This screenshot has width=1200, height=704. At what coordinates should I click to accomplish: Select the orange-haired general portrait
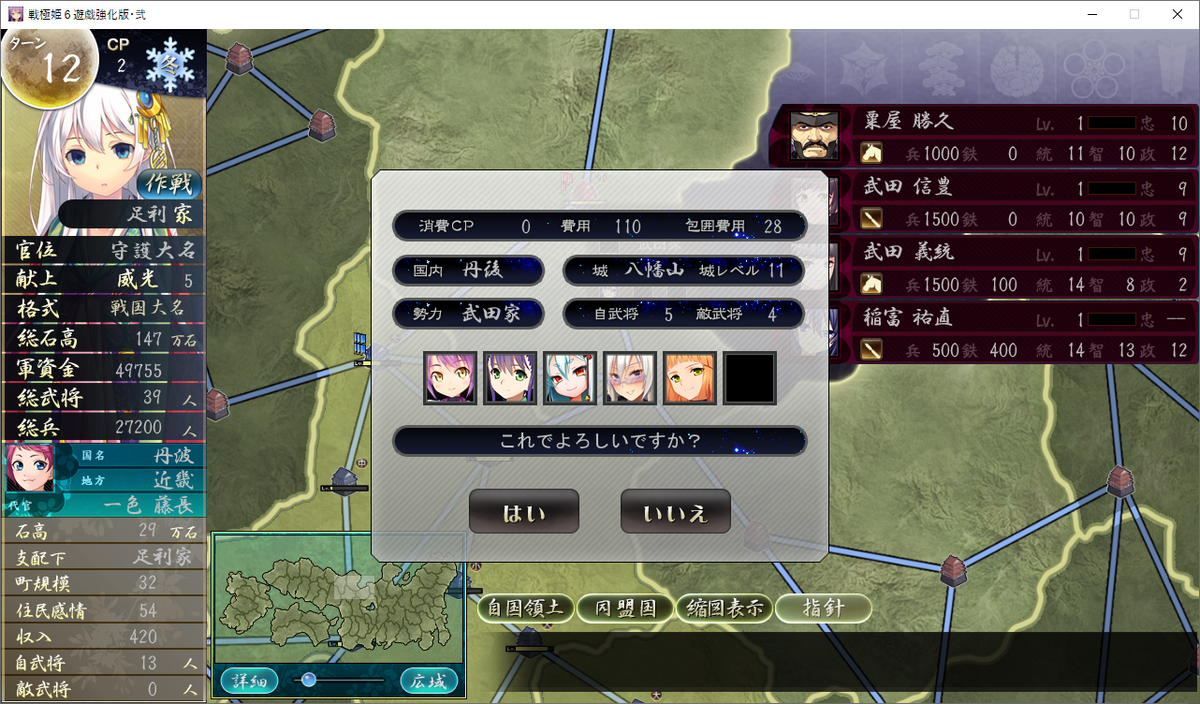(x=690, y=378)
